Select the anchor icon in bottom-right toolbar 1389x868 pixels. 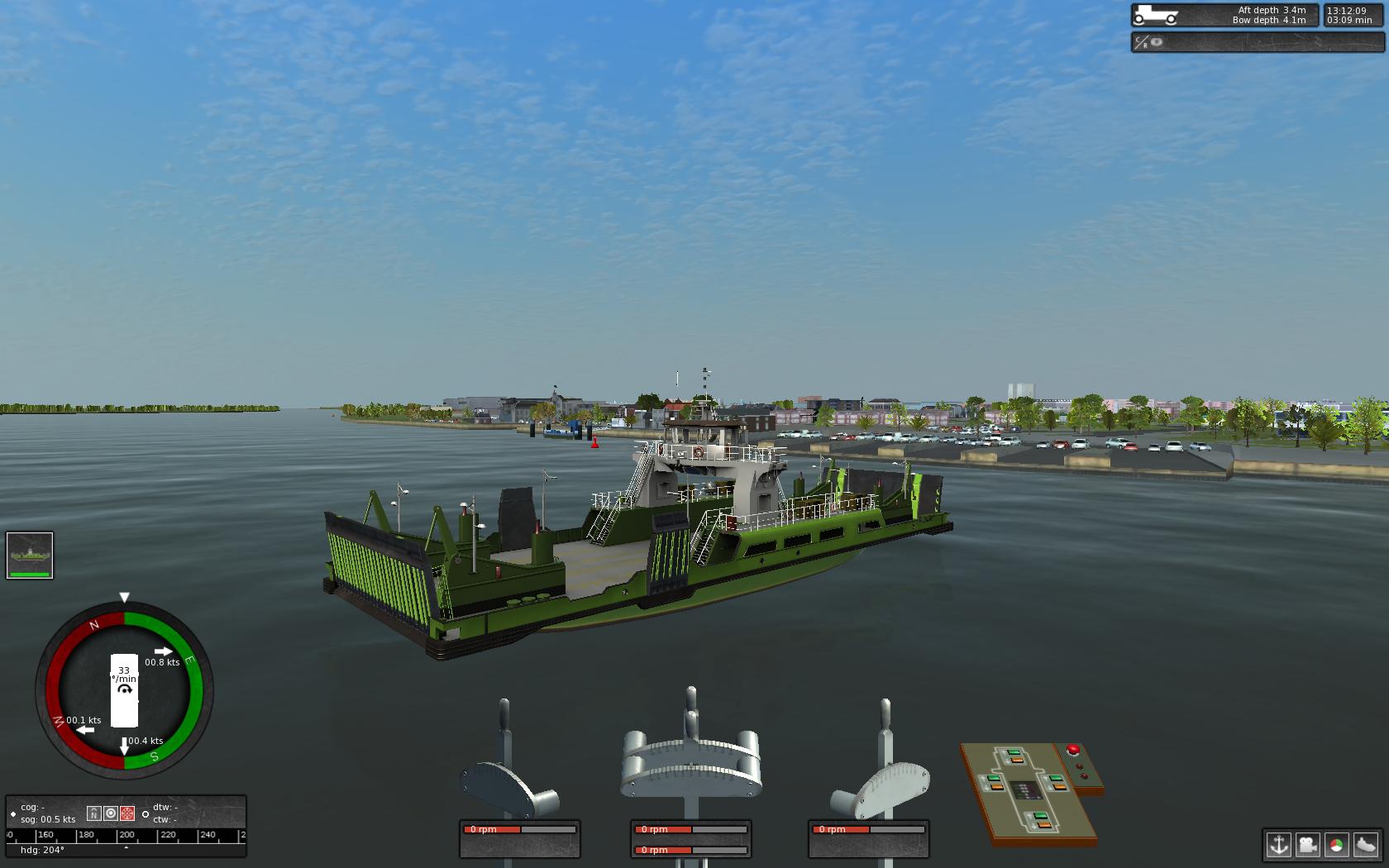pyautogui.click(x=1278, y=845)
